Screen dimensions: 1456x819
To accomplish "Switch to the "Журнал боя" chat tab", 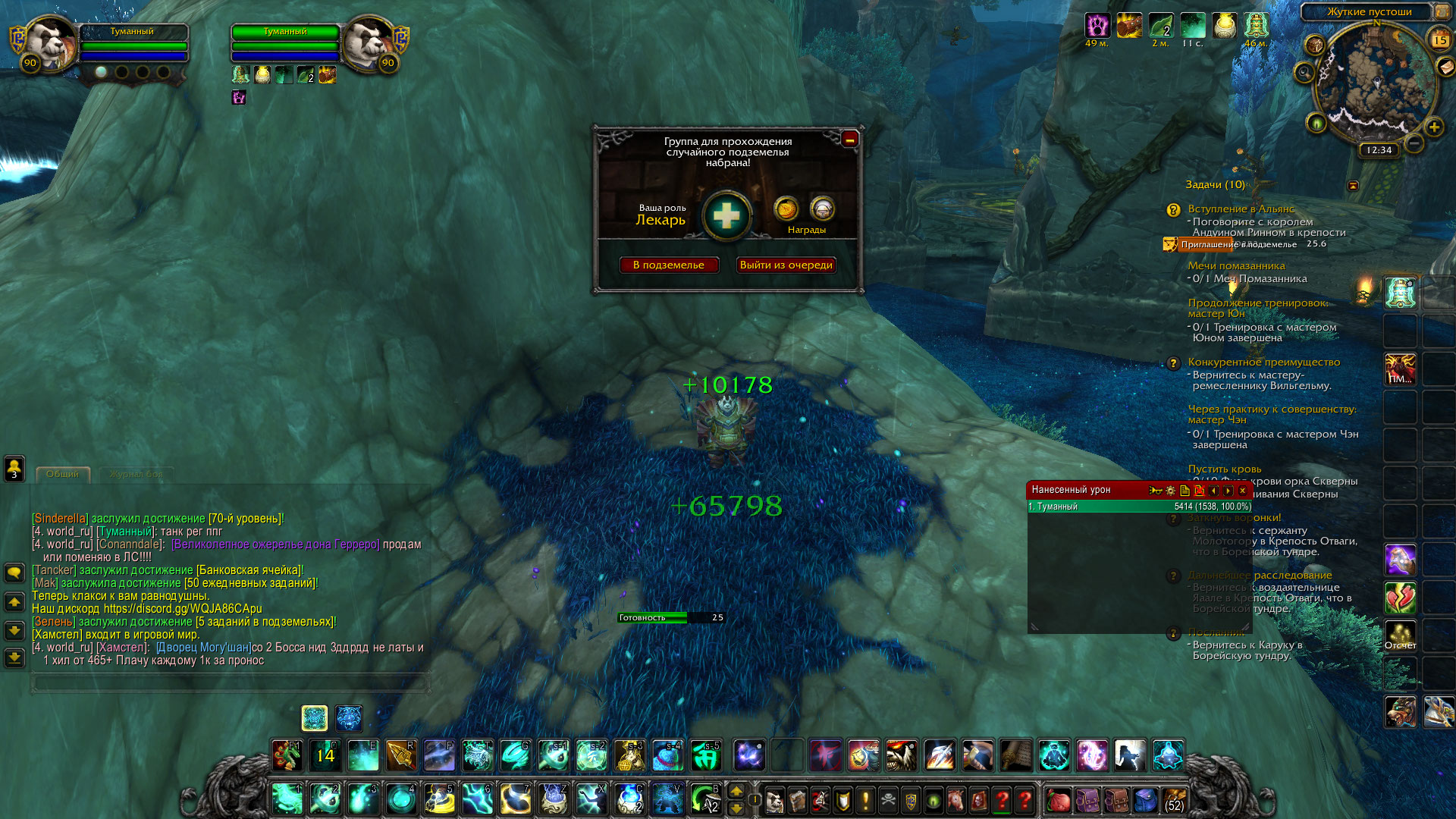I will 136,474.
